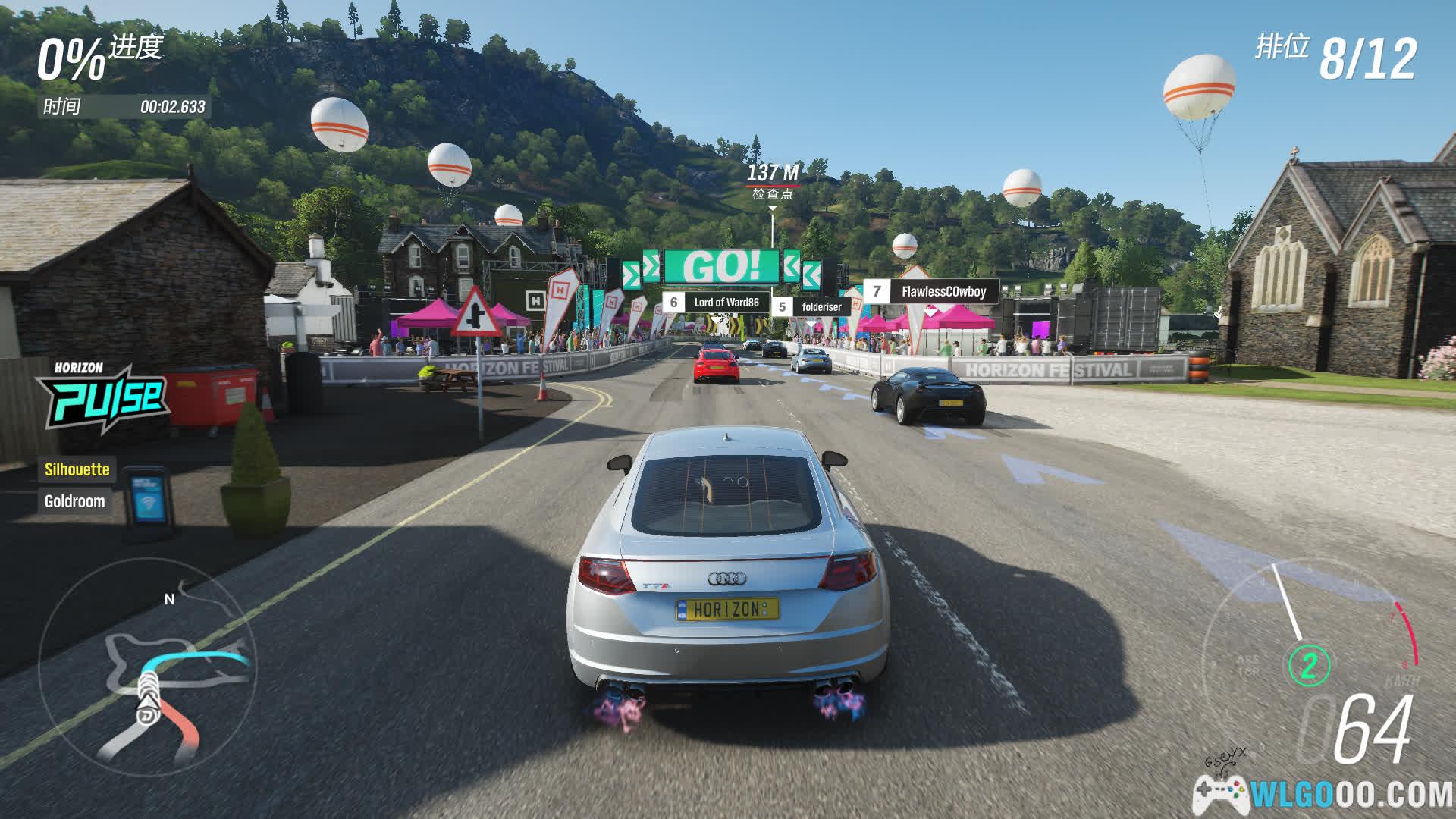The image size is (1456, 819).
Task: Select the folderiser player name tag
Action: (811, 307)
